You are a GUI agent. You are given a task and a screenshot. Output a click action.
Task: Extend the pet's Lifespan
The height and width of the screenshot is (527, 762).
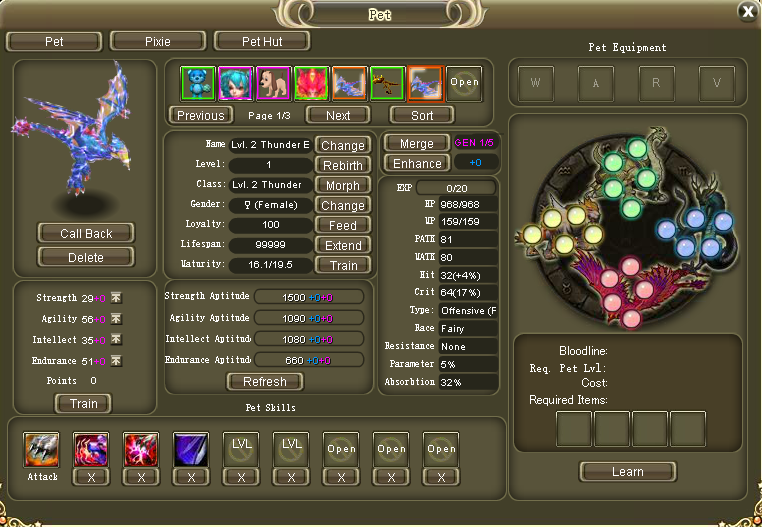click(343, 245)
